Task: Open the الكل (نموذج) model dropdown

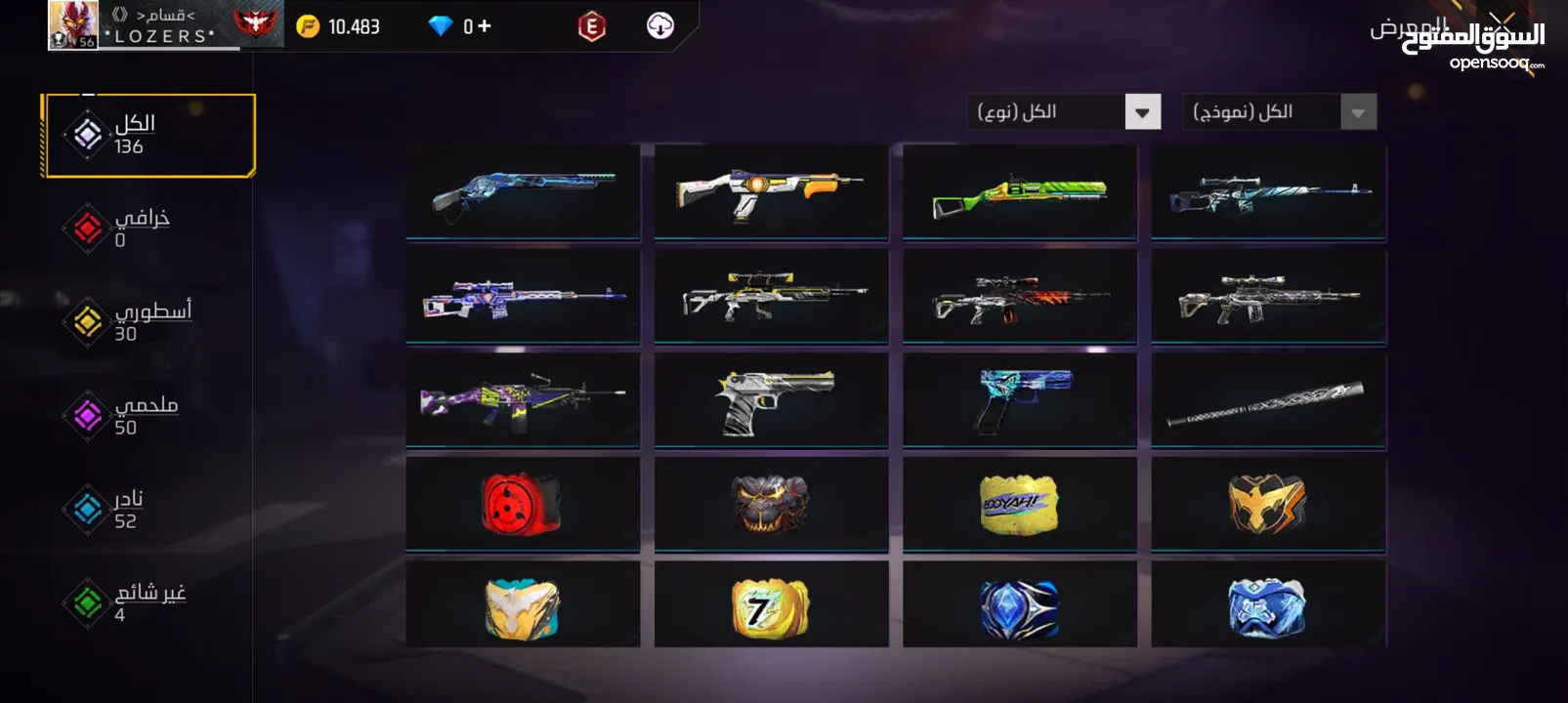Action: tap(1279, 112)
